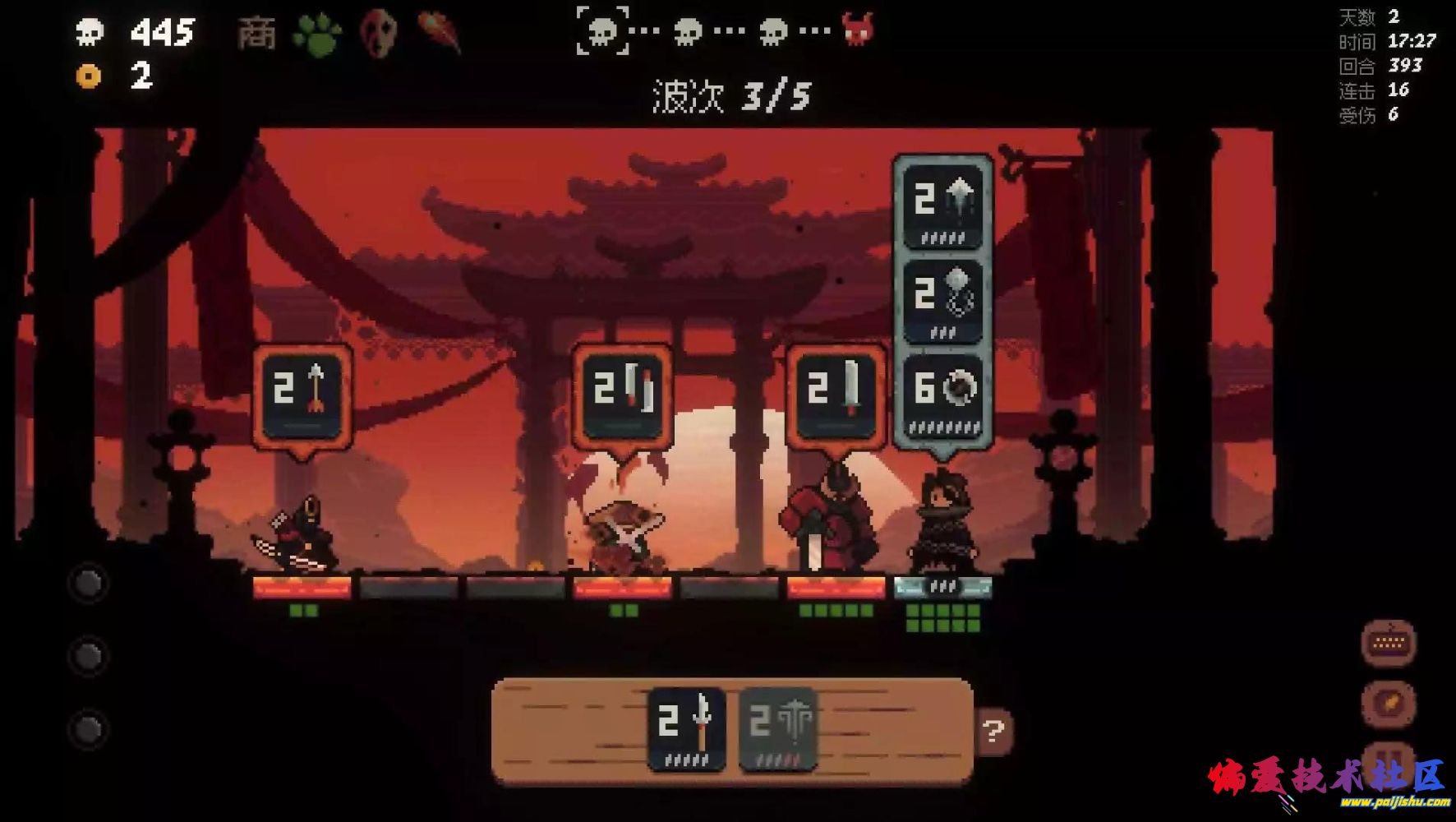Inspect the grey kanji skill icon

coord(256,35)
